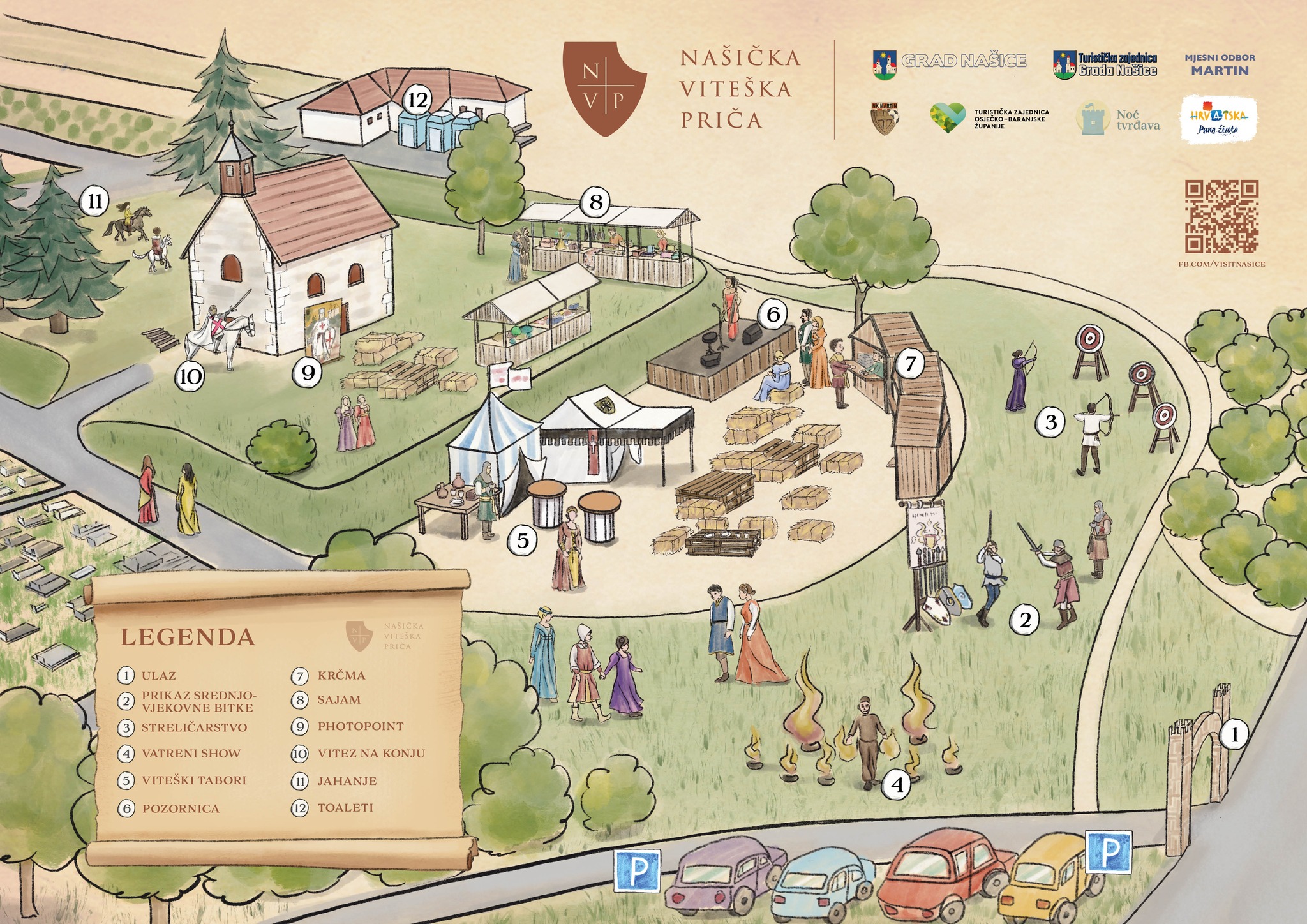Select the ULAZ legend entry
Screen dimensions: 1307x924
pos(158,675)
